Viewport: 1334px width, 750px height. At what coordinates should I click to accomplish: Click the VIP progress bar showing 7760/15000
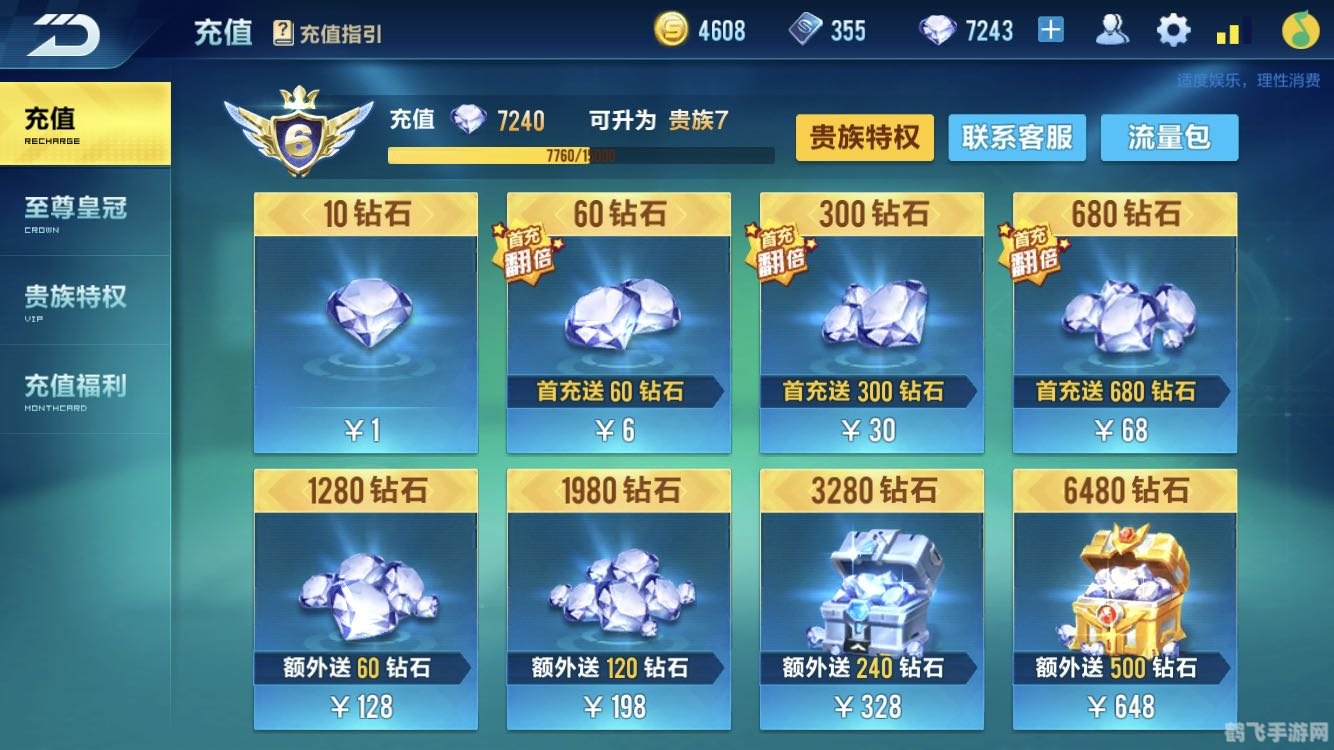(x=583, y=155)
